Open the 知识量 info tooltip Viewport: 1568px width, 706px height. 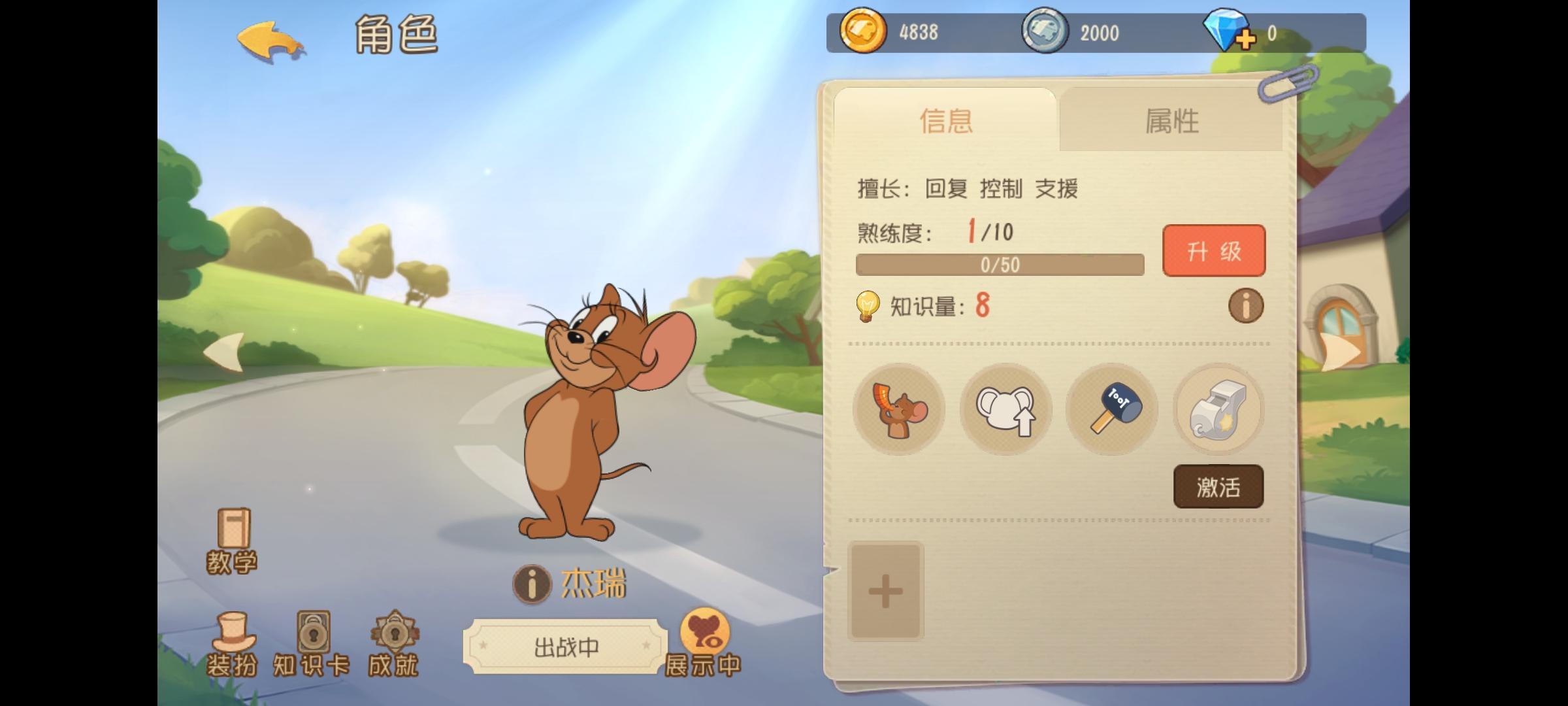click(x=1246, y=306)
